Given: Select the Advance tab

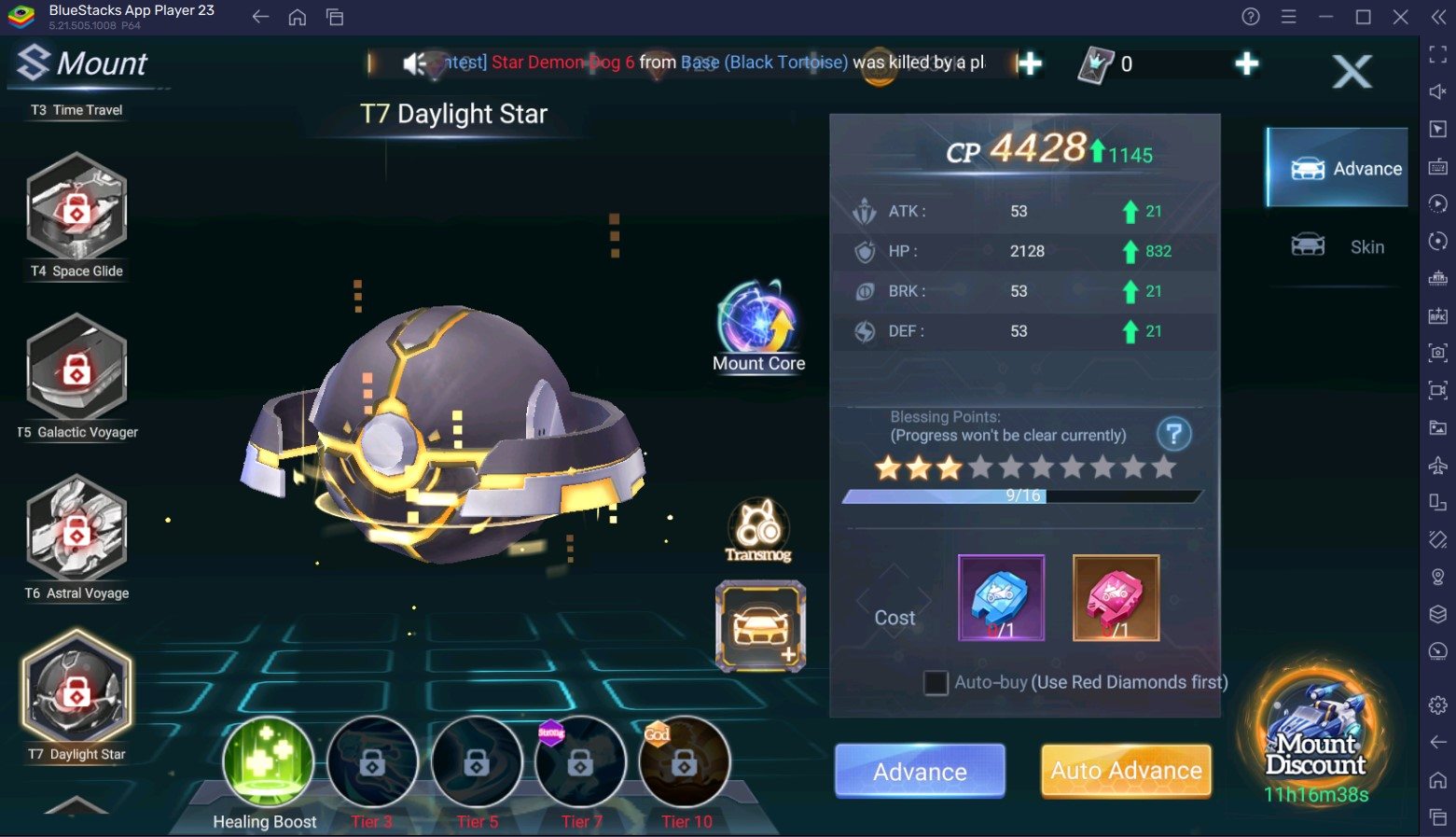Looking at the screenshot, I should point(1338,168).
